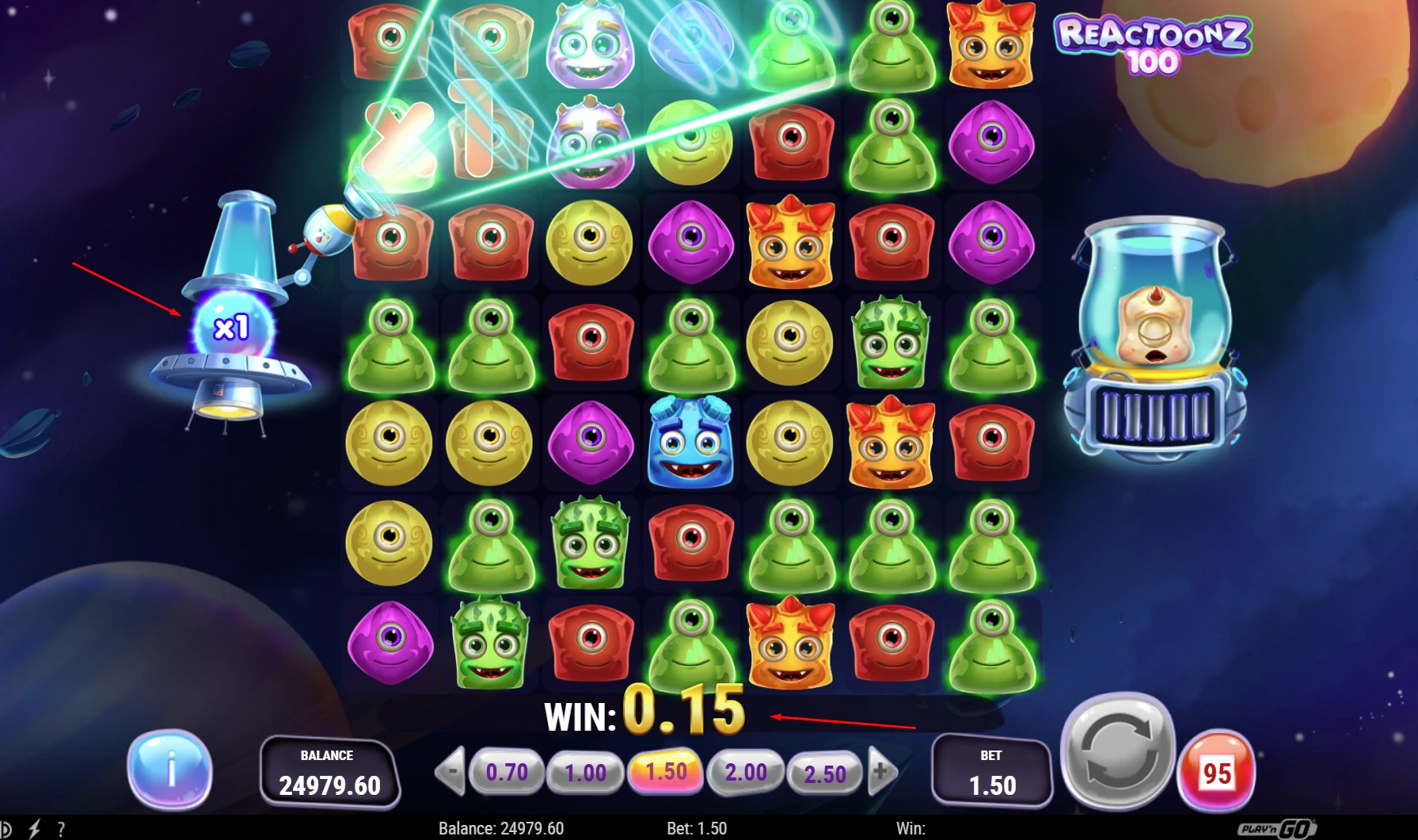Toggle game sound in the bottom-left bar
1418x840 pixels.
pos(8,828)
